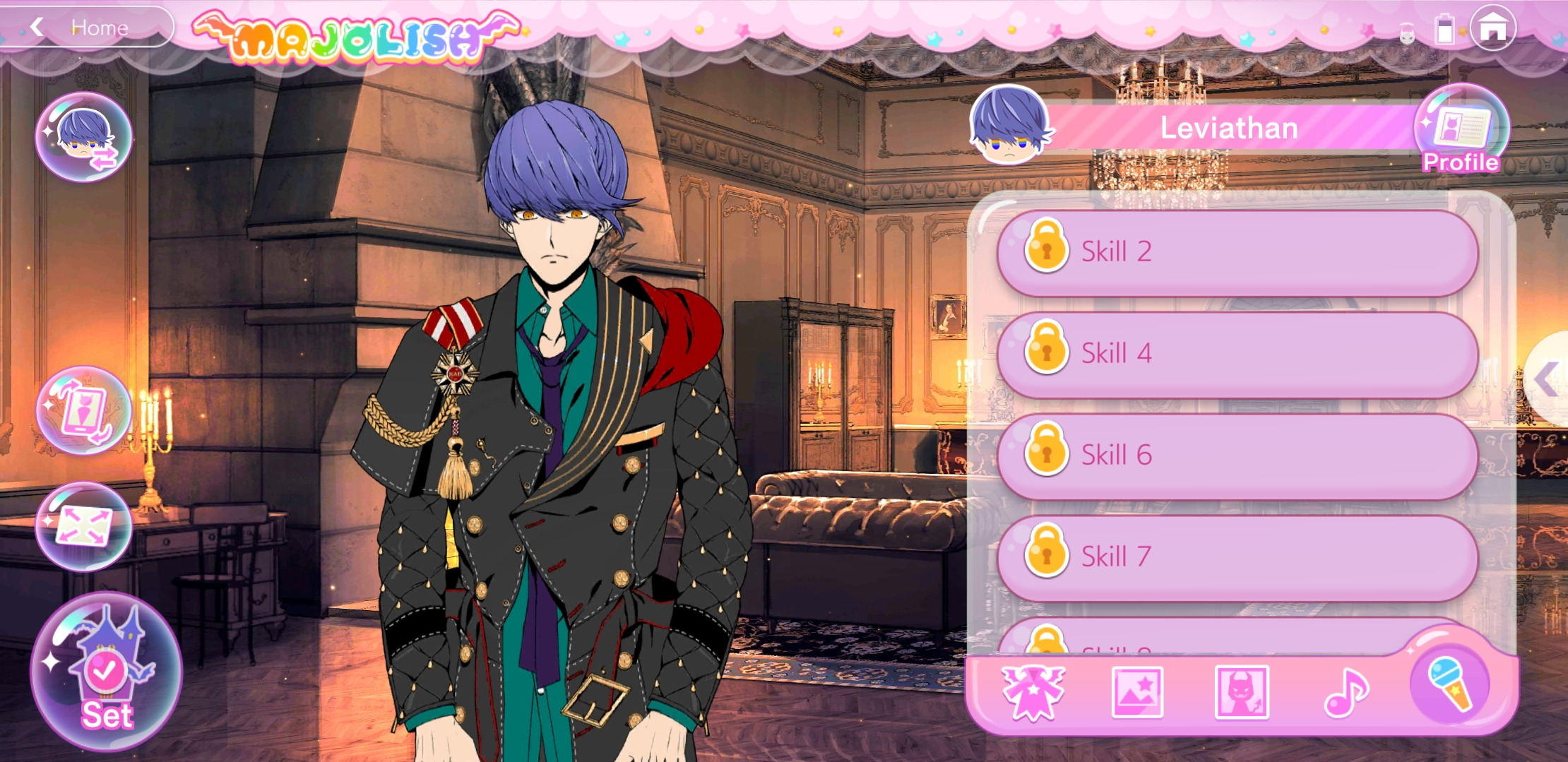The image size is (1568, 762).
Task: Set Leviathan as home character
Action: [106, 673]
